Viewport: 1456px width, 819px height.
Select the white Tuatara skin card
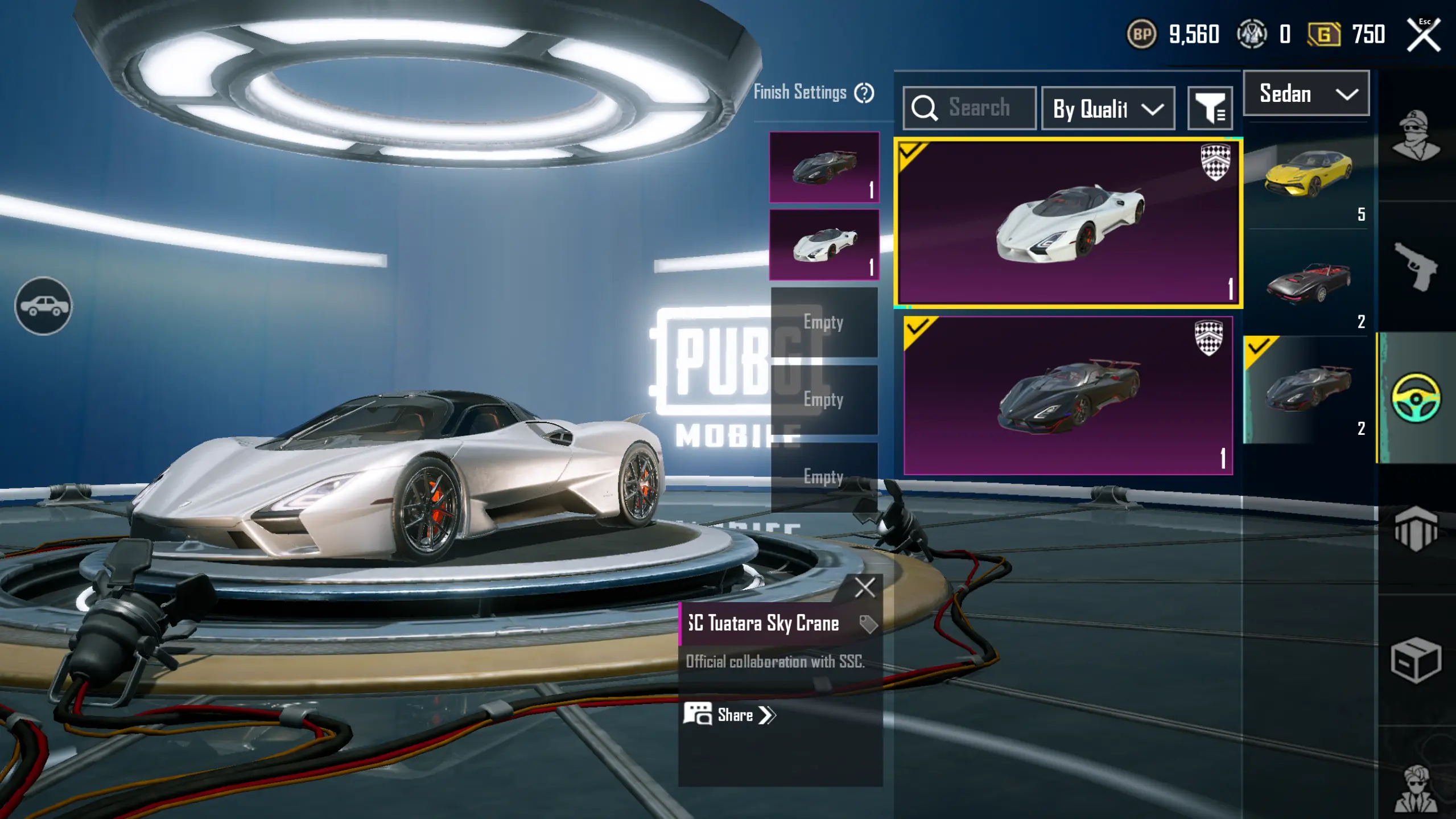[1068, 223]
